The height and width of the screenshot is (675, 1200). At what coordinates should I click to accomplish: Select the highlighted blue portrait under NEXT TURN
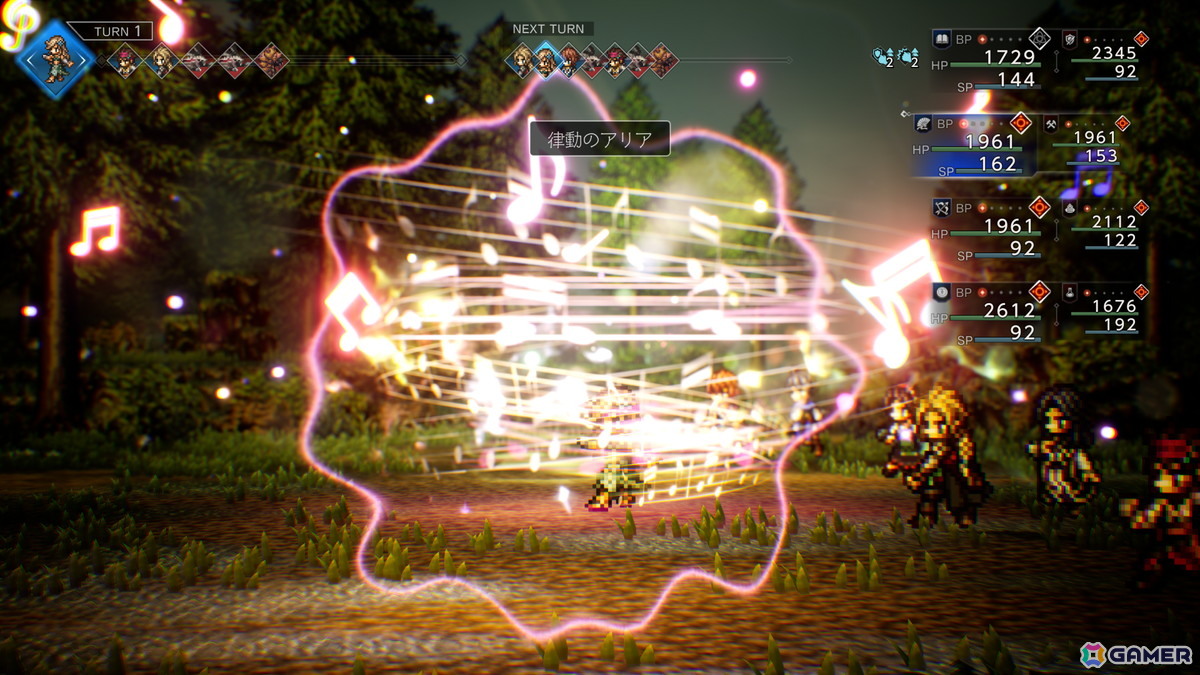pyautogui.click(x=546, y=62)
